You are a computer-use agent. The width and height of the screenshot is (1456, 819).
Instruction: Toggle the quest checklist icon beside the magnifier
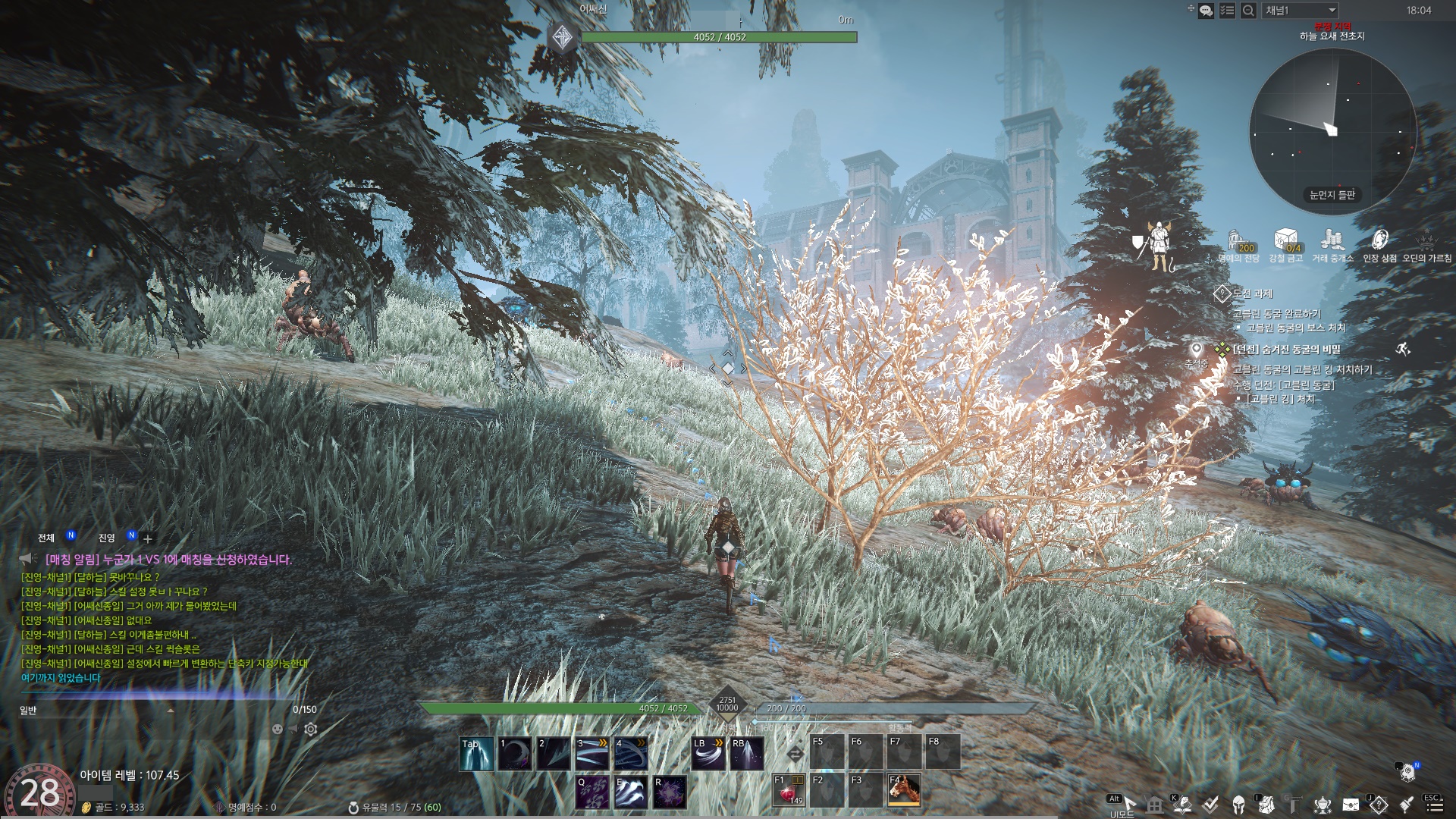(1227, 11)
